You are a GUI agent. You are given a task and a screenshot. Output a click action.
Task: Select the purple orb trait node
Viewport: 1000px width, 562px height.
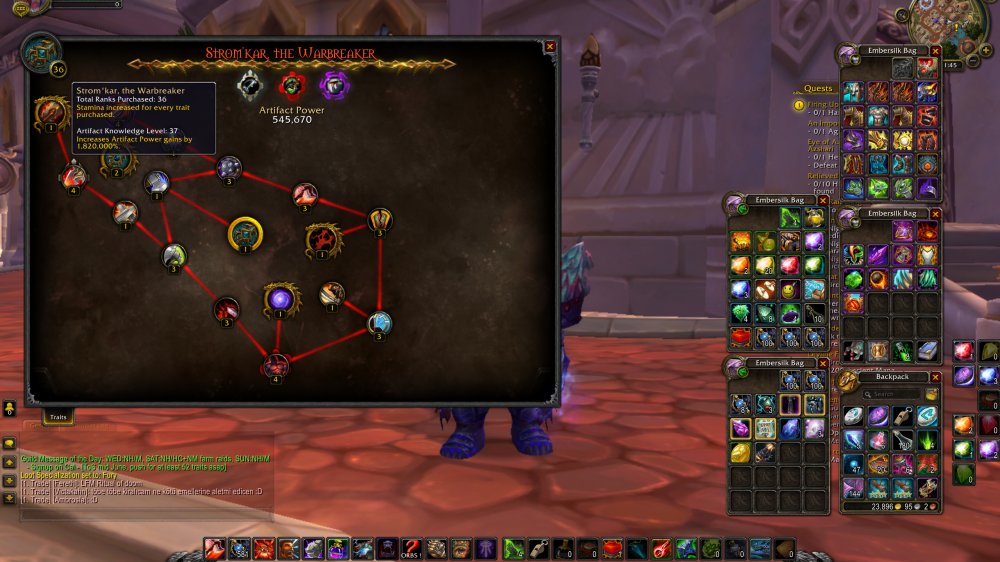tap(280, 298)
